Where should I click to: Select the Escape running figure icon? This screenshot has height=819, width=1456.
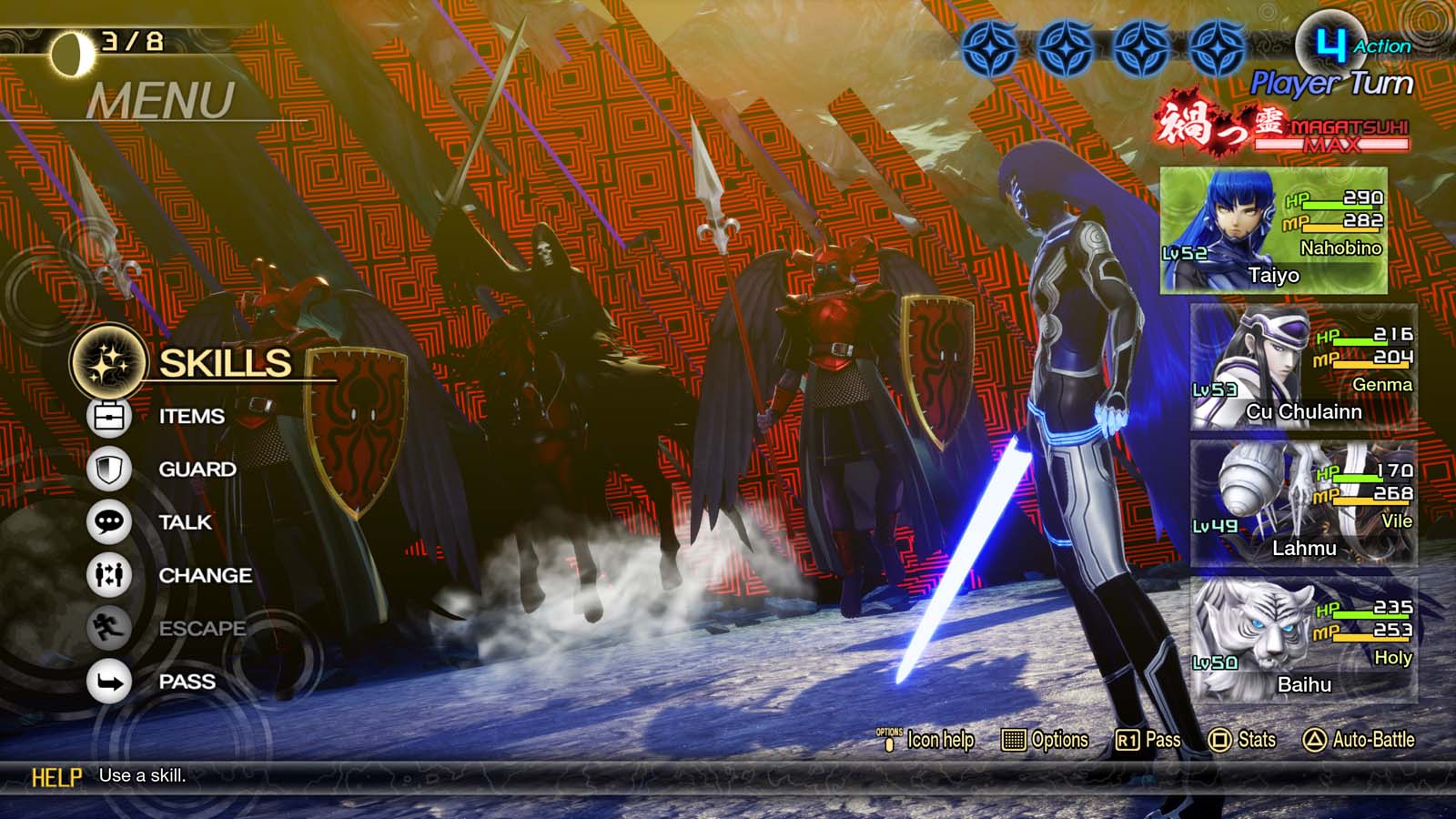point(109,628)
